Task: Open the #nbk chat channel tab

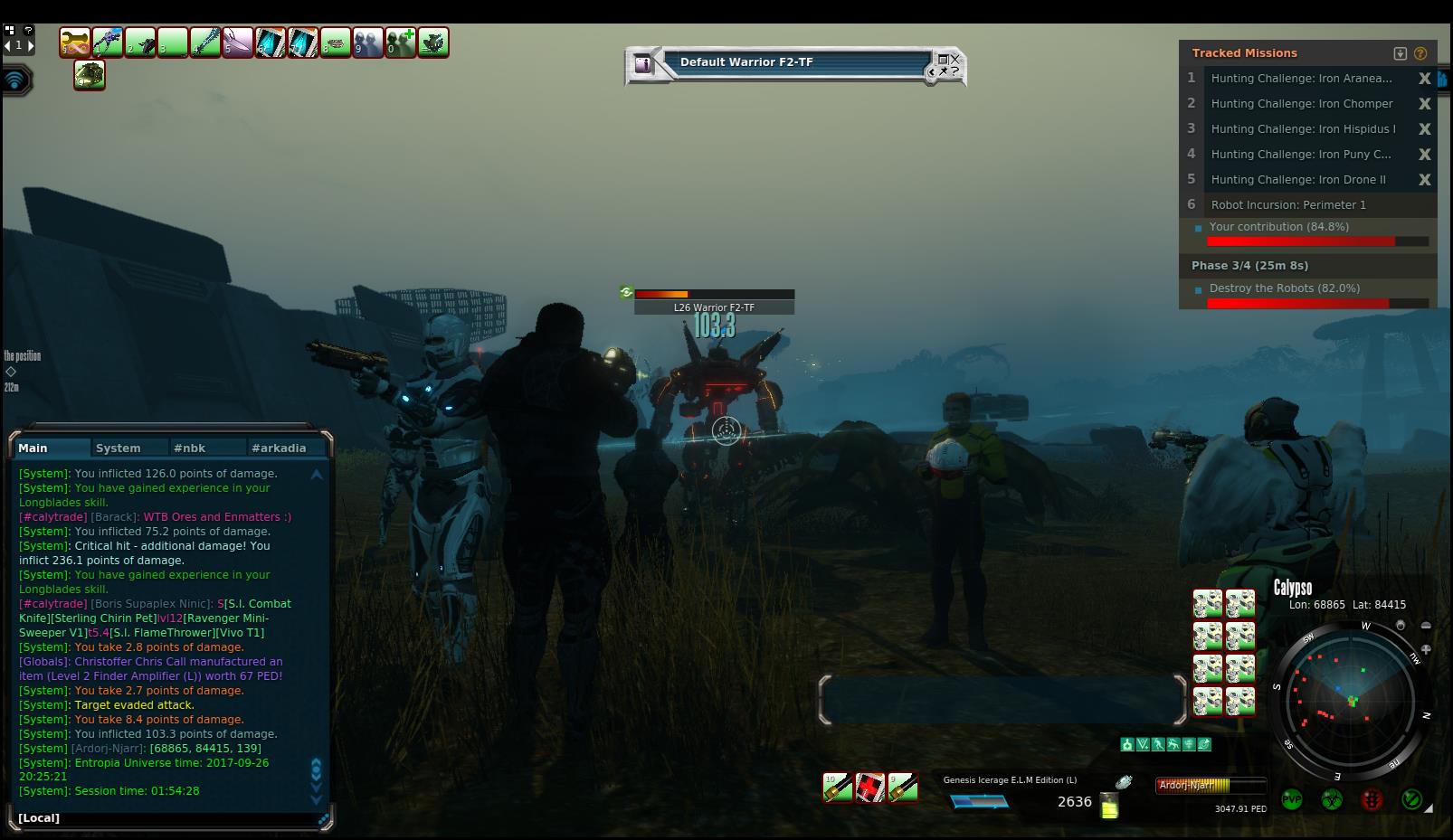Action: click(190, 448)
